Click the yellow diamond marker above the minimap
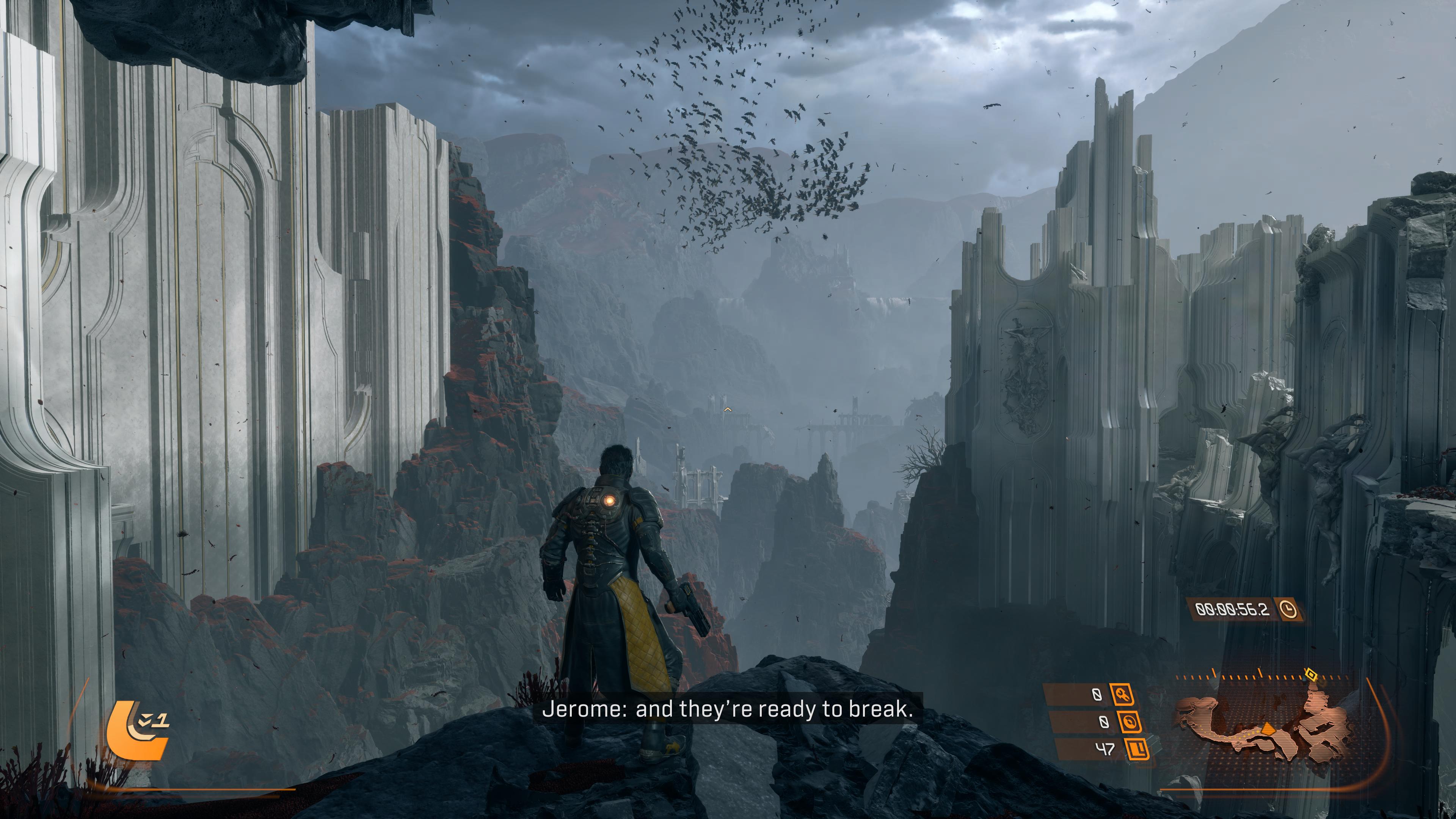The image size is (1456, 819). [x=1310, y=674]
